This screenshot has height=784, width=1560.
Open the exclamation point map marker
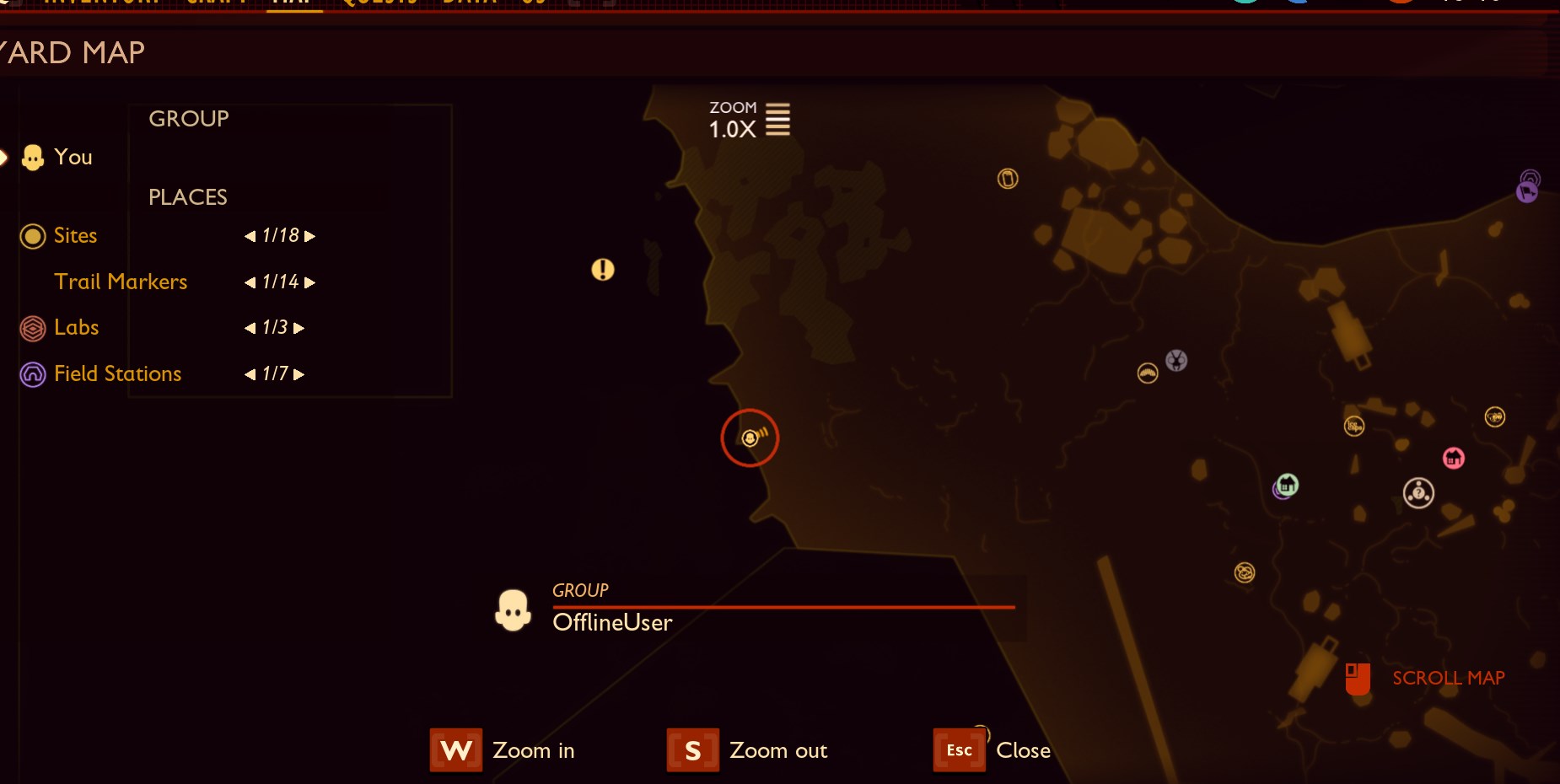click(604, 271)
